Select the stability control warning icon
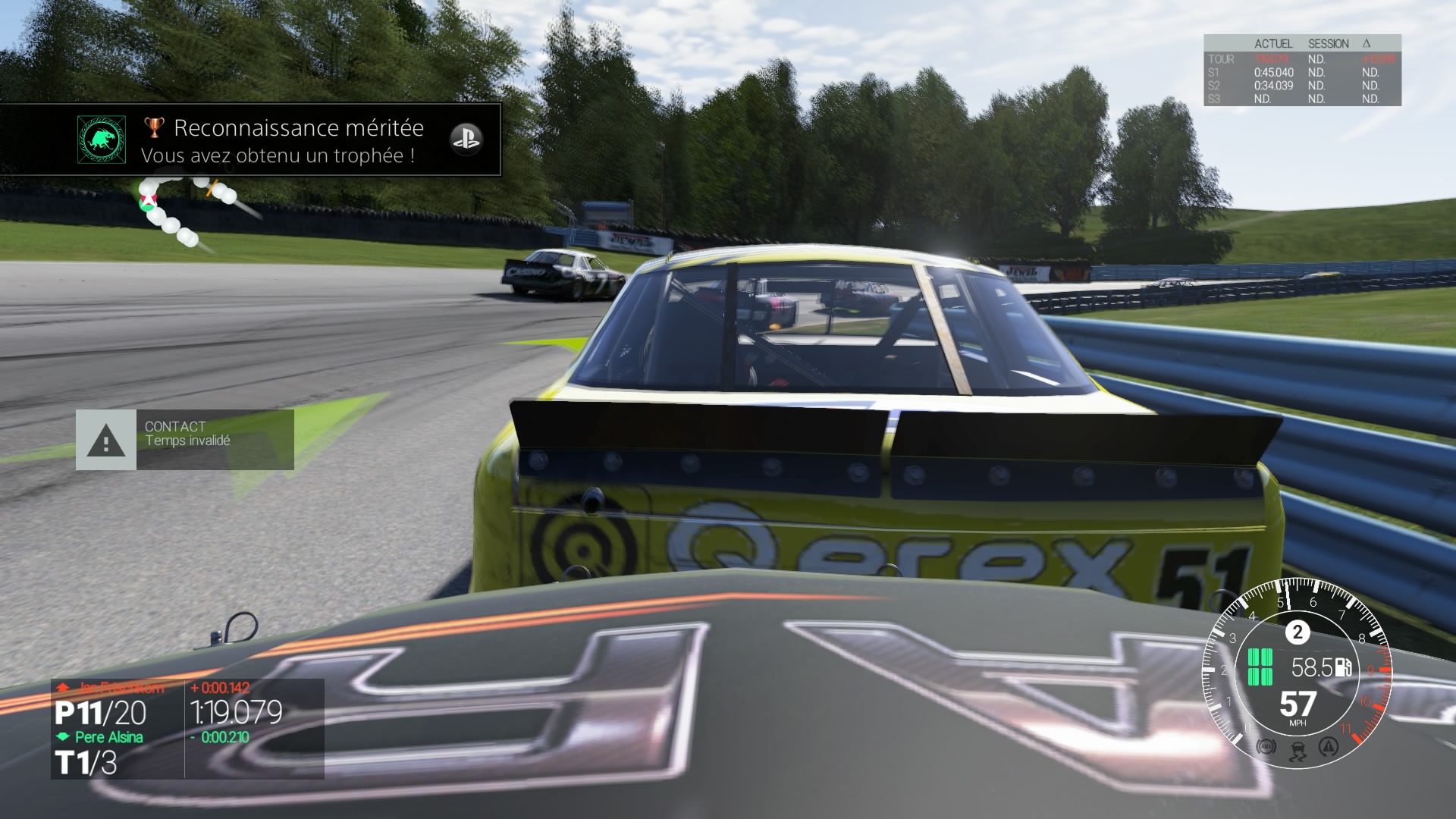Screen dimensions: 1456x819 1328,747
